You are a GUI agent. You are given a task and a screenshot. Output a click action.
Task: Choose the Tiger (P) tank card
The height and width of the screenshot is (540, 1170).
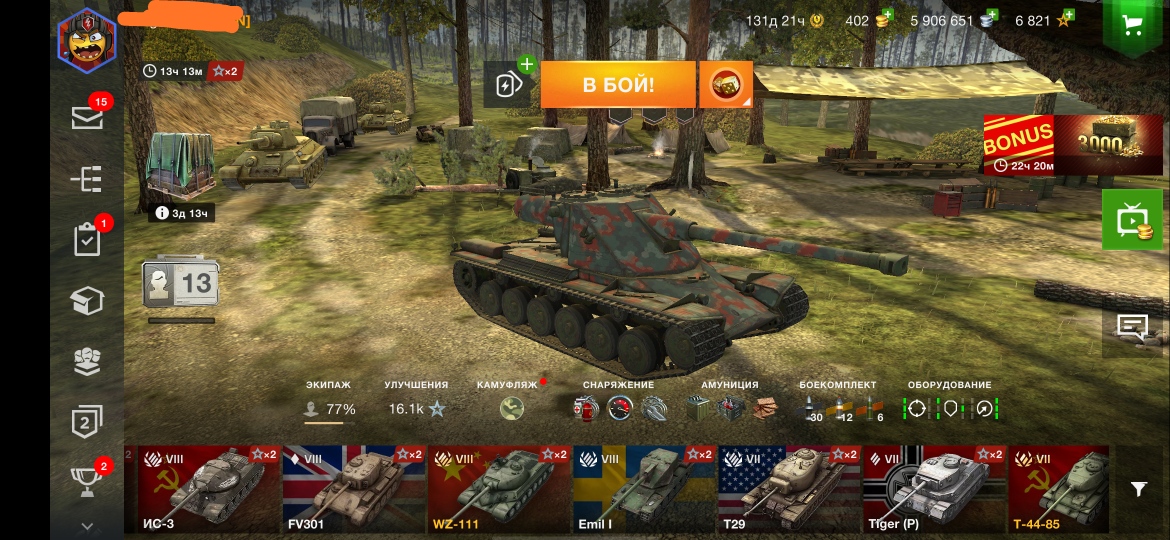(934, 489)
